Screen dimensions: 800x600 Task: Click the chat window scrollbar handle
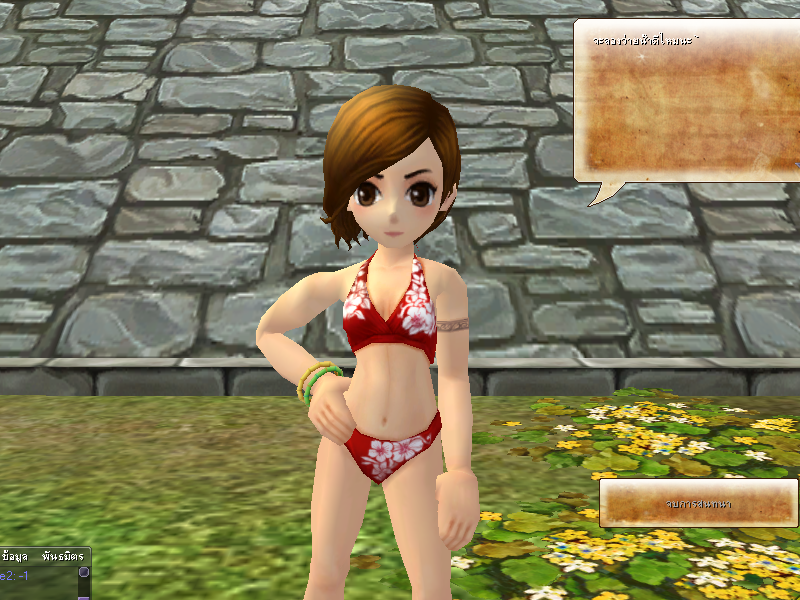pos(84,573)
